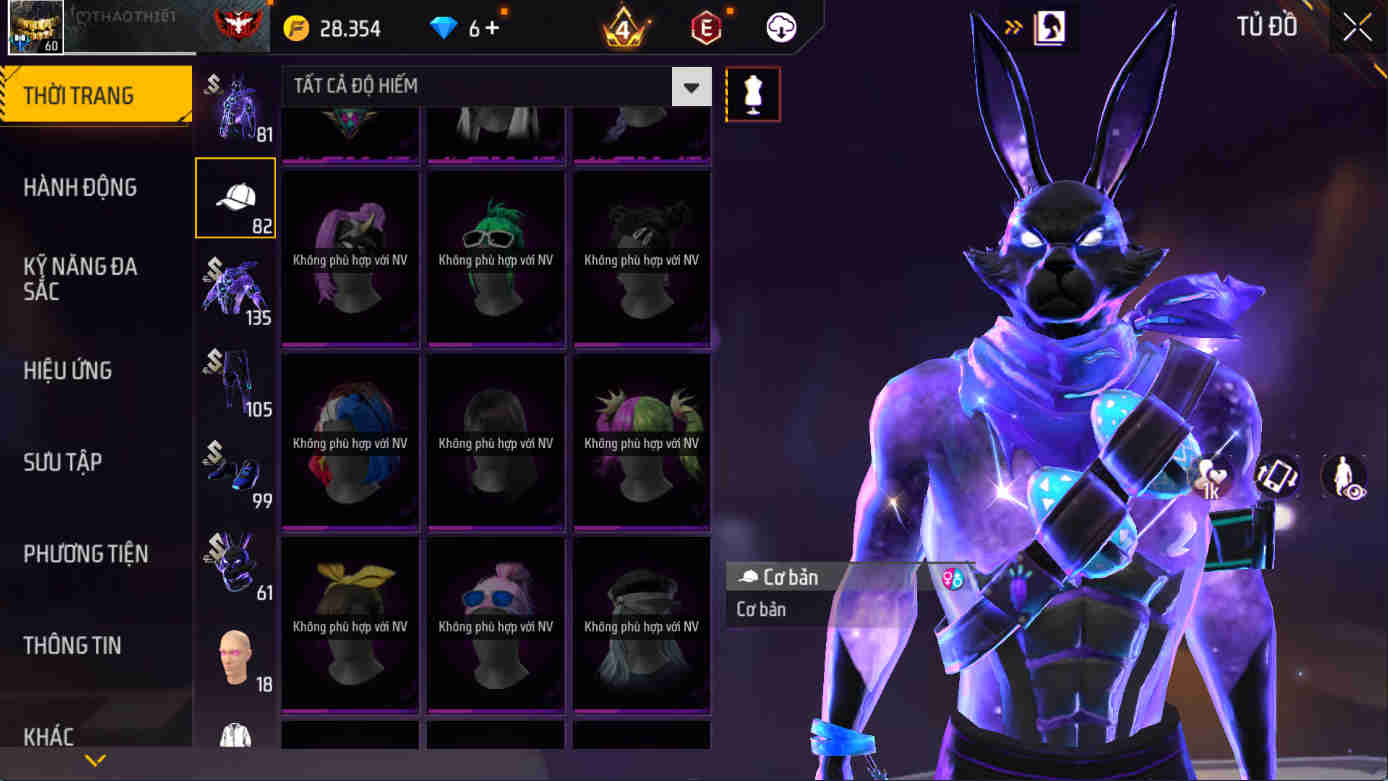Open the facepaint head category showing 18

tap(235, 650)
